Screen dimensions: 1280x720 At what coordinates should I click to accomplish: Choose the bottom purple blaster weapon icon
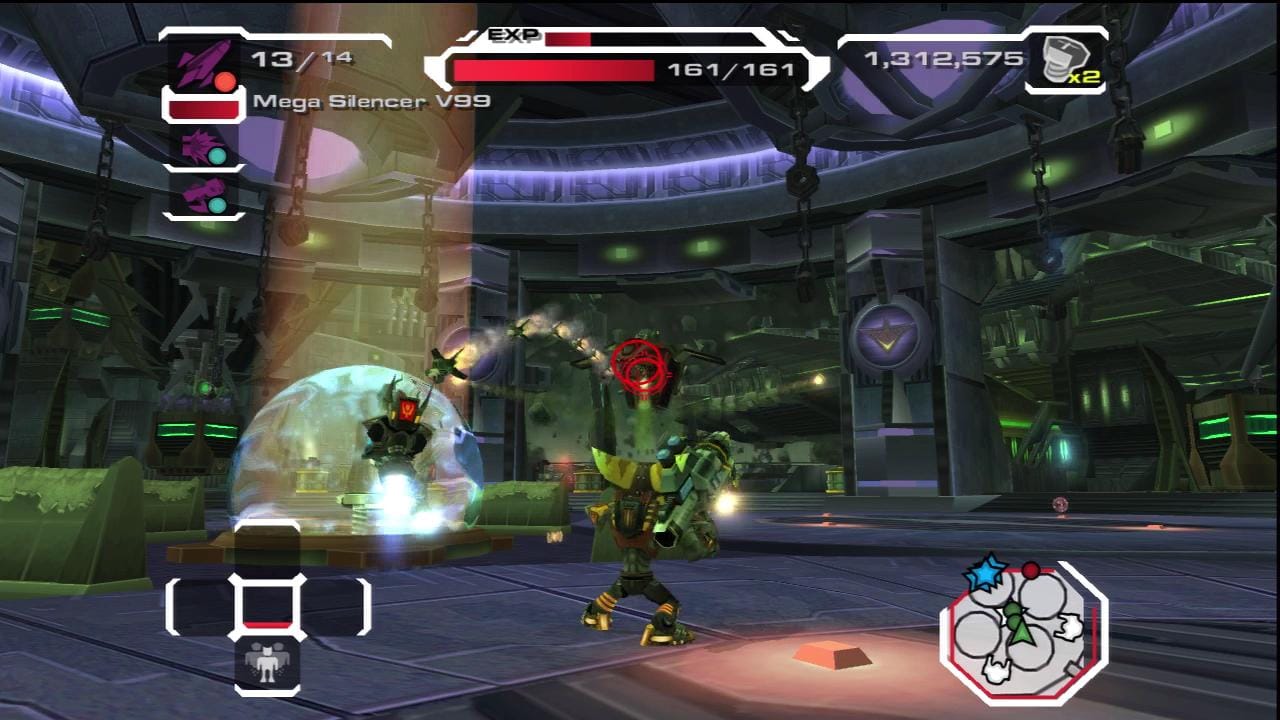click(202, 194)
